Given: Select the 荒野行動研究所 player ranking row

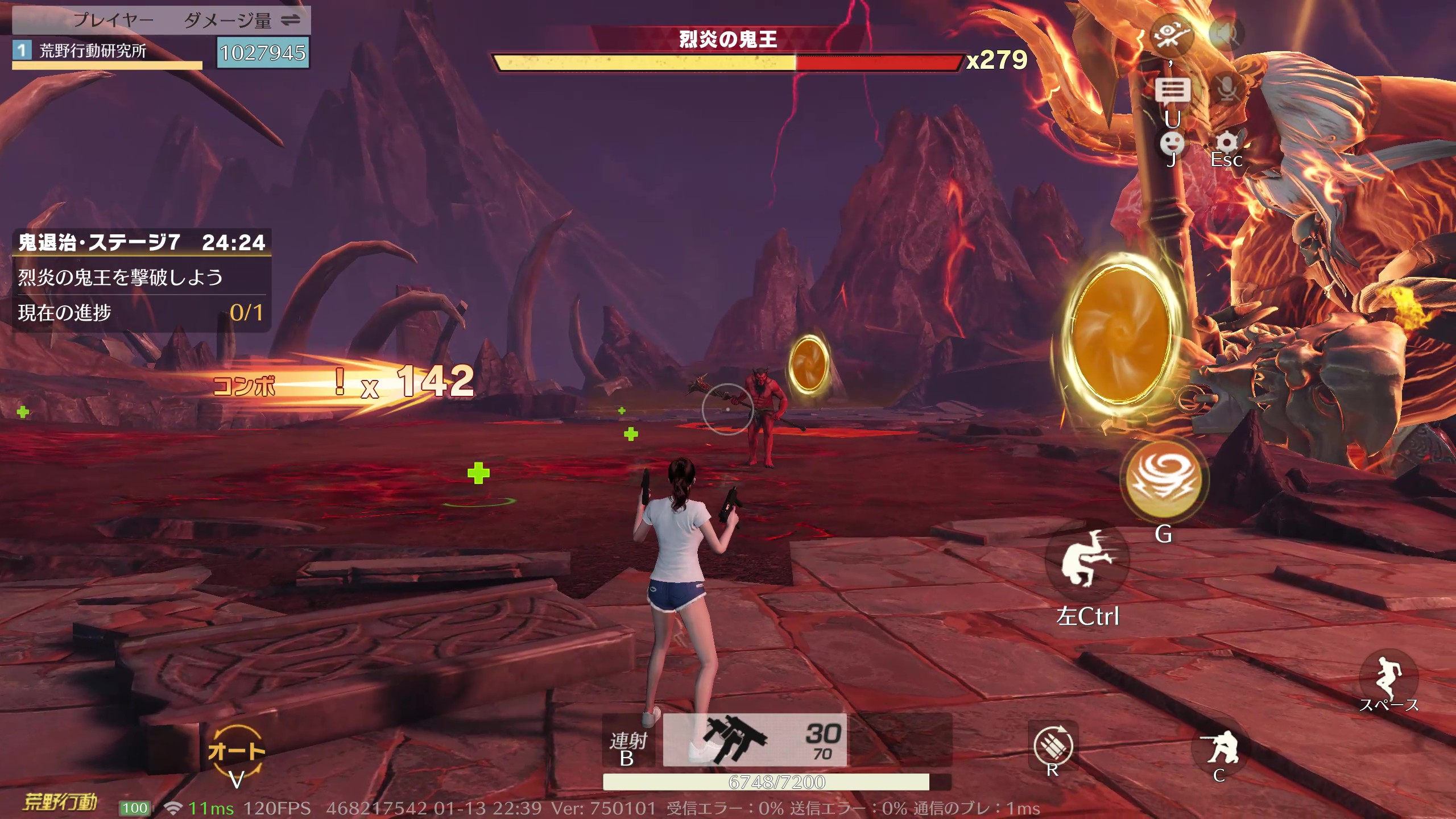Looking at the screenshot, I should pos(107,52).
